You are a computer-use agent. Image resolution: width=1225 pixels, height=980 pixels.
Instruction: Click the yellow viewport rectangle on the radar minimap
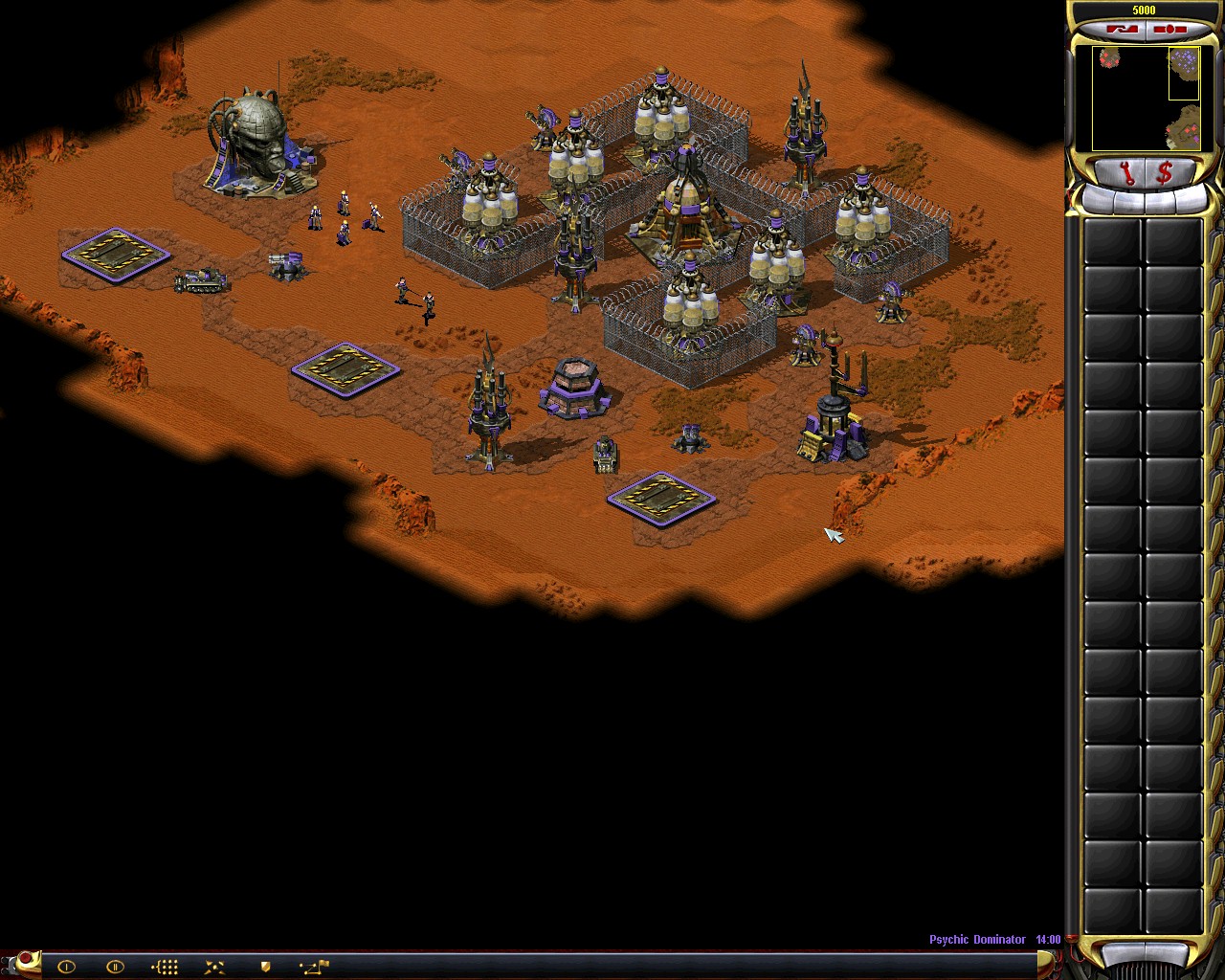1185,73
